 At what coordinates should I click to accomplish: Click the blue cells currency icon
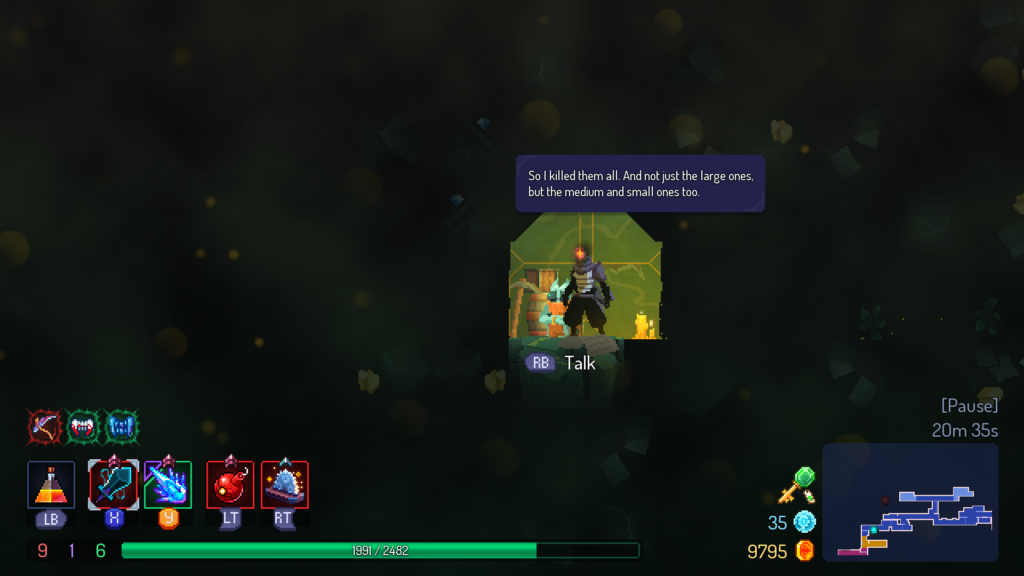pyautogui.click(x=804, y=522)
